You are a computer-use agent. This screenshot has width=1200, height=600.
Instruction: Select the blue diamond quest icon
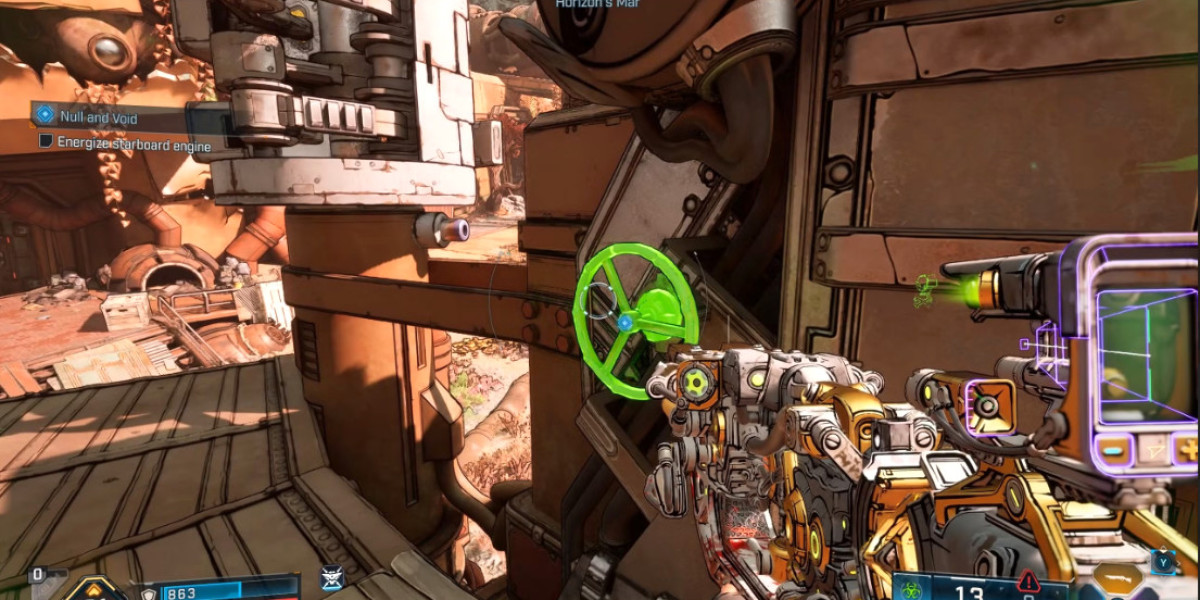(44, 116)
